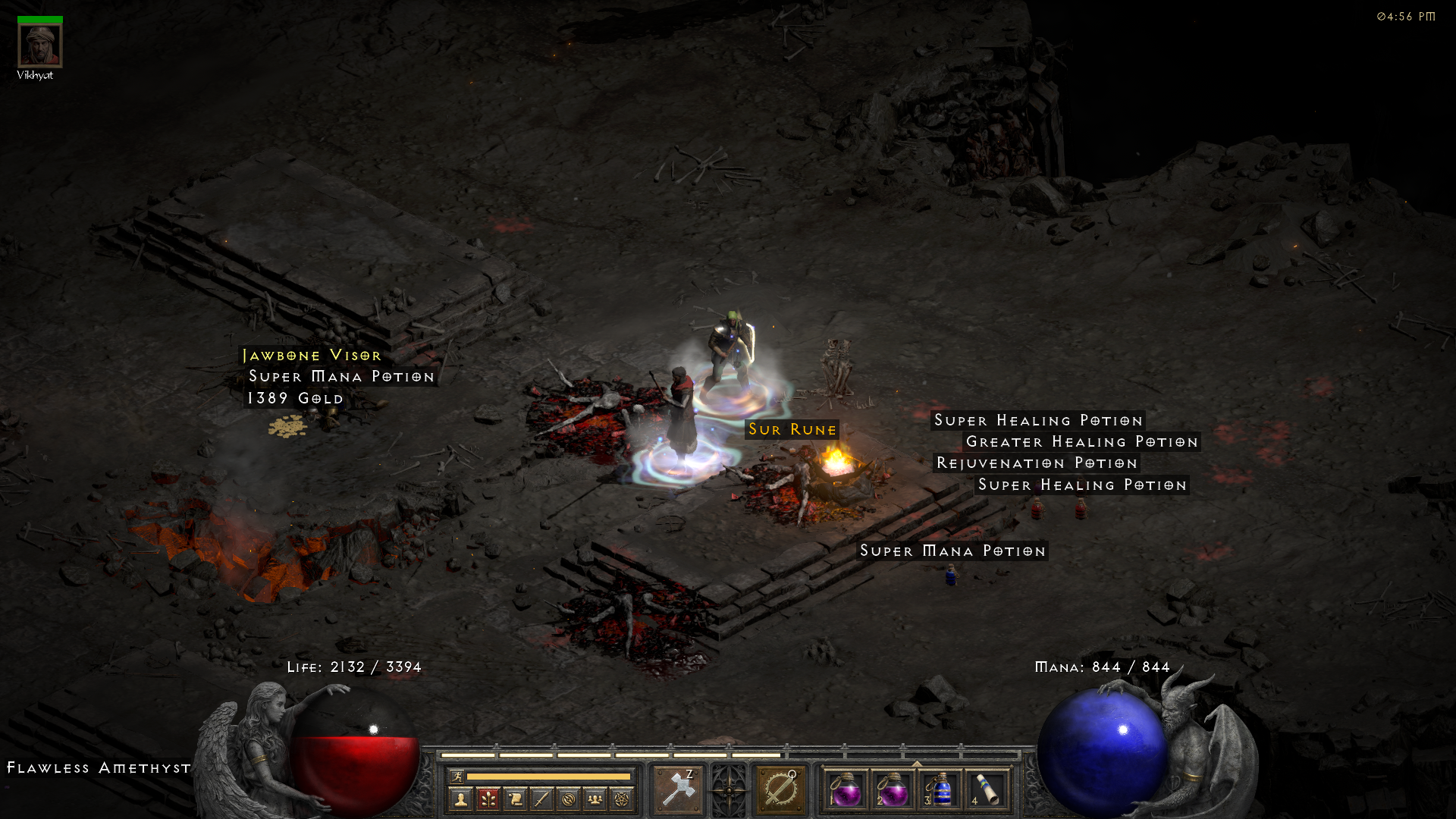Pick up the Rejuvenation Potion label
This screenshot has height=819, width=1456.
click(1037, 463)
